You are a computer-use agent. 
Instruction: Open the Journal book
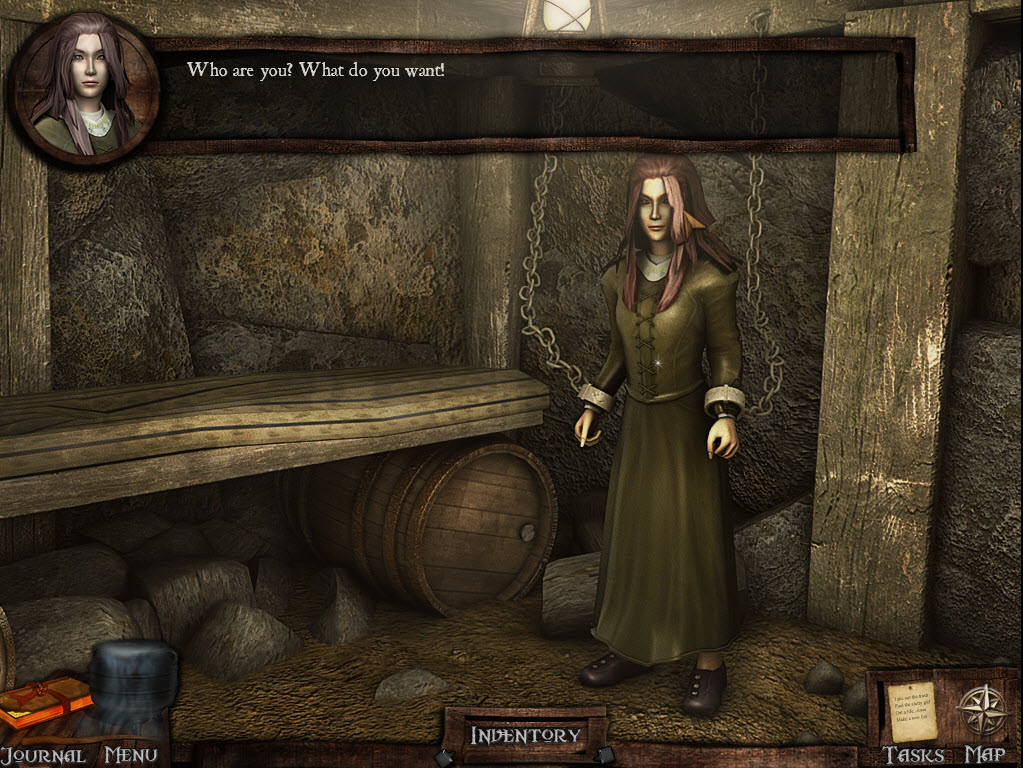tap(44, 702)
